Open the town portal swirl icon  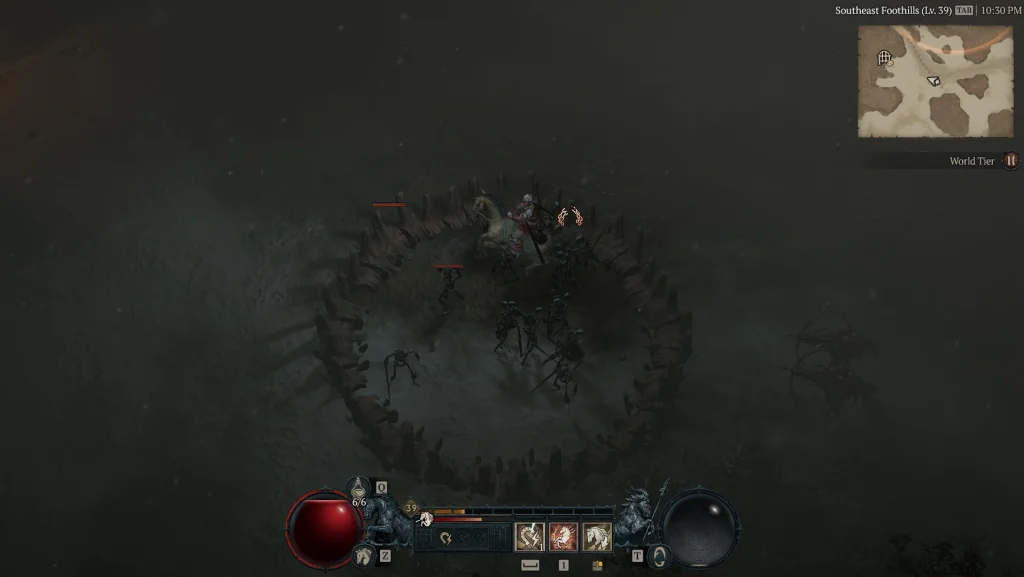click(x=657, y=556)
